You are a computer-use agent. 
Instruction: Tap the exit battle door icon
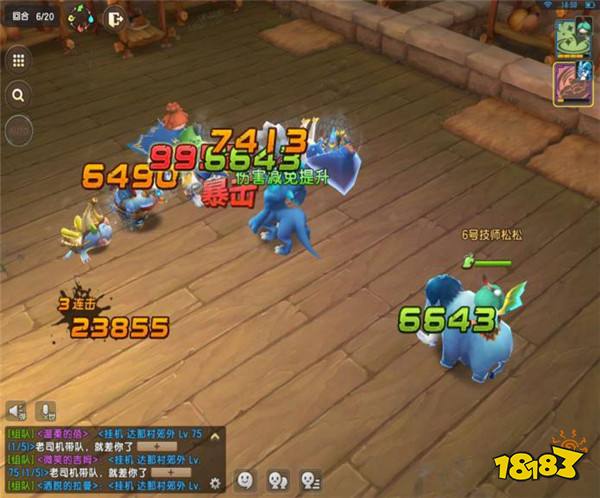coord(114,17)
